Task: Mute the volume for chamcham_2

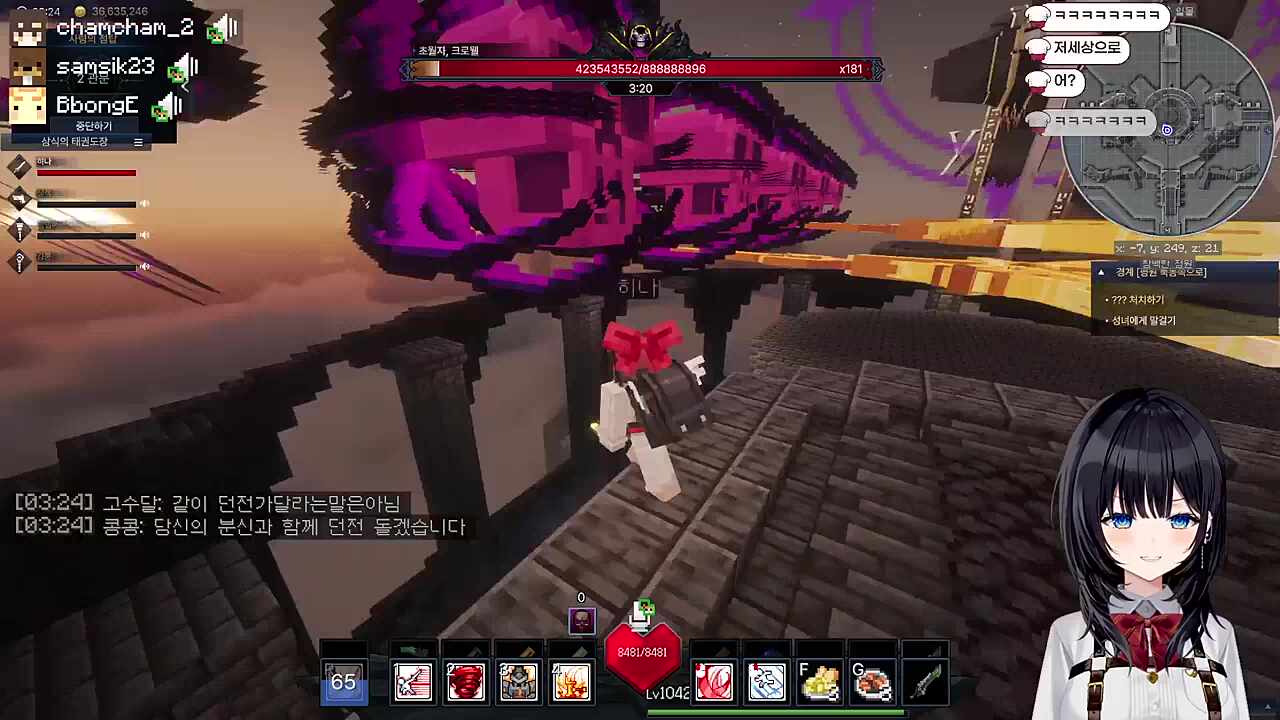Action: point(222,27)
